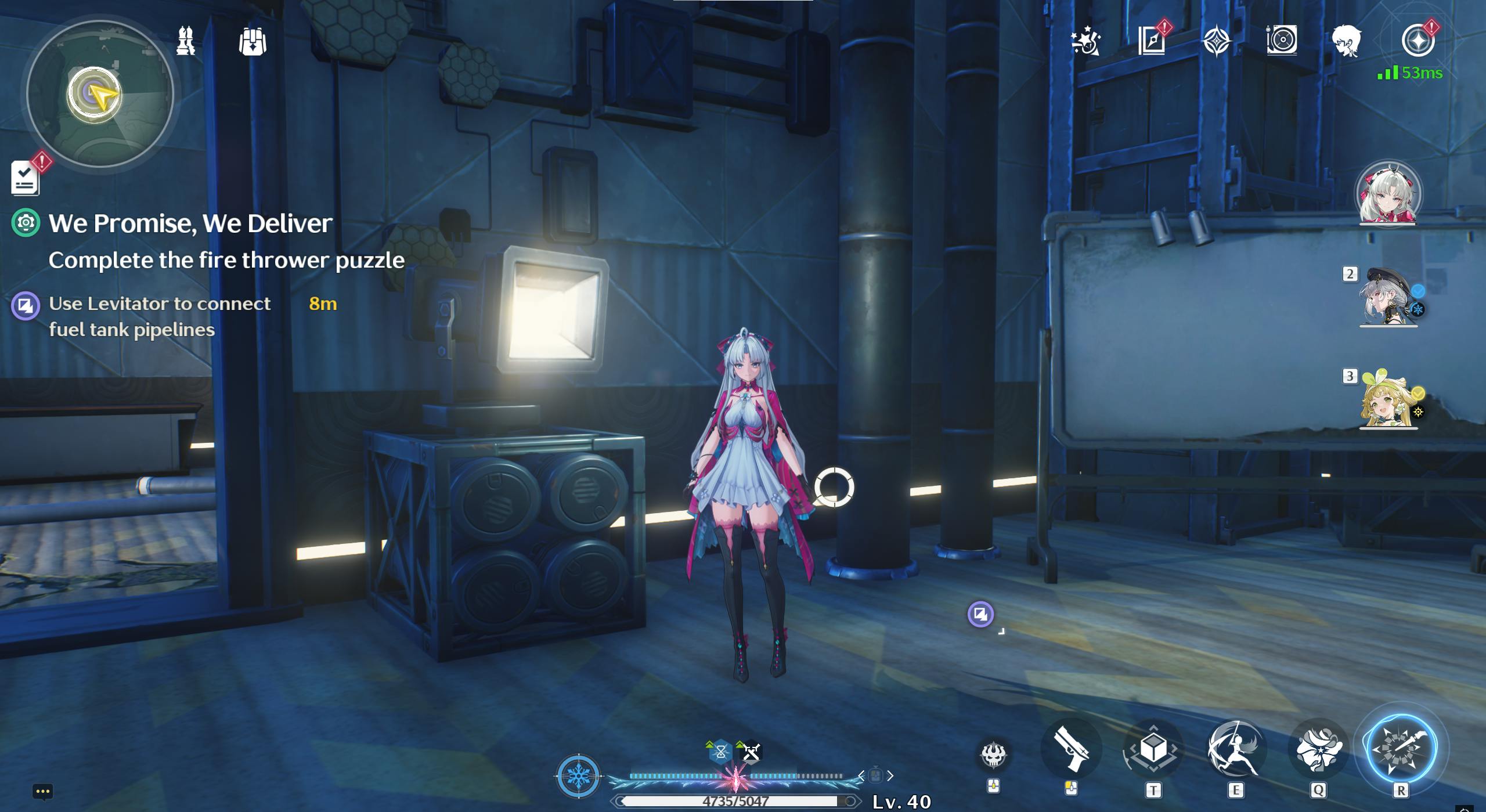This screenshot has height=812, width=1486.
Task: Open the character head Resonators menu
Action: (1347, 41)
